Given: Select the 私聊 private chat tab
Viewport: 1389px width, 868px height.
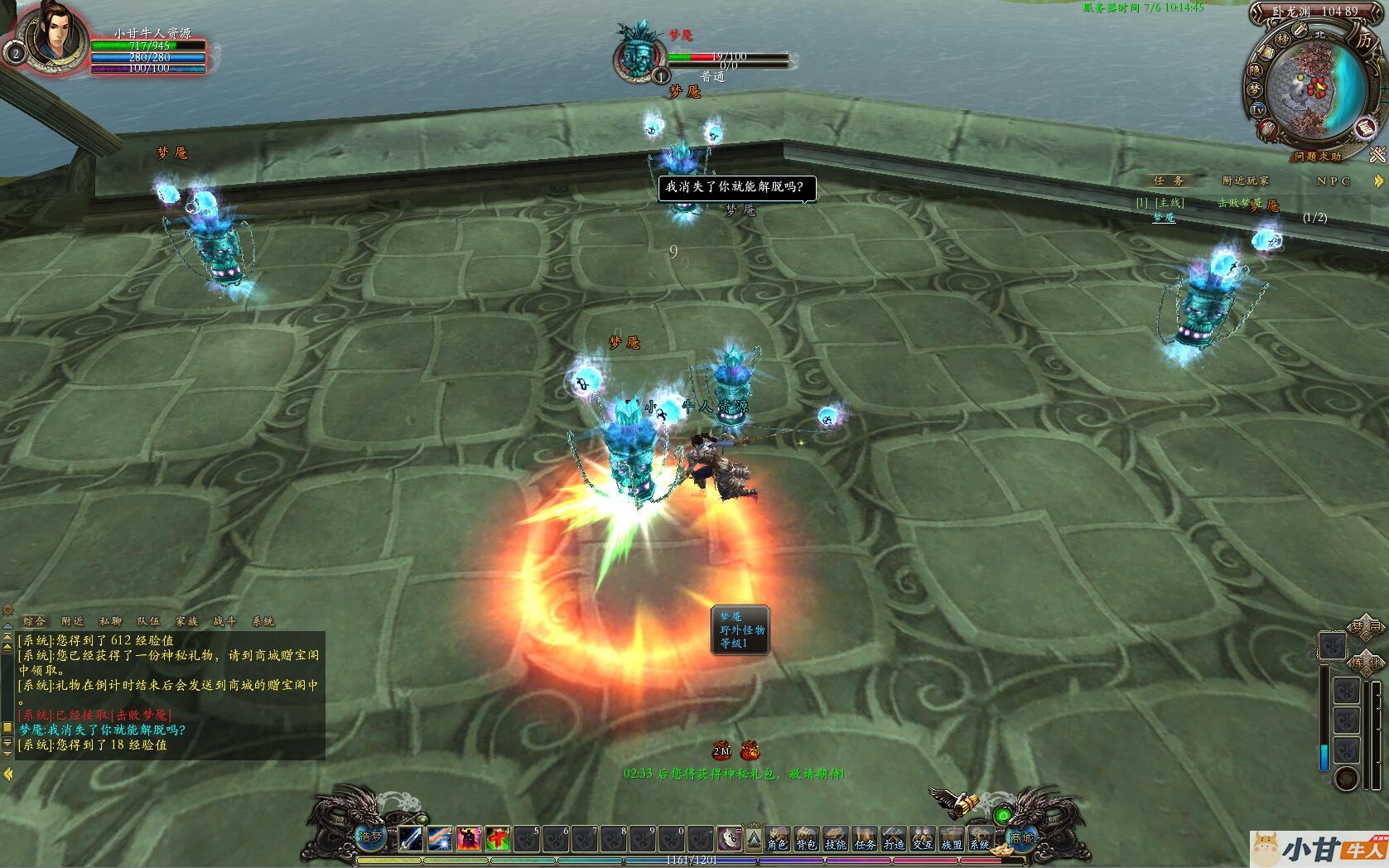Looking at the screenshot, I should (x=110, y=621).
